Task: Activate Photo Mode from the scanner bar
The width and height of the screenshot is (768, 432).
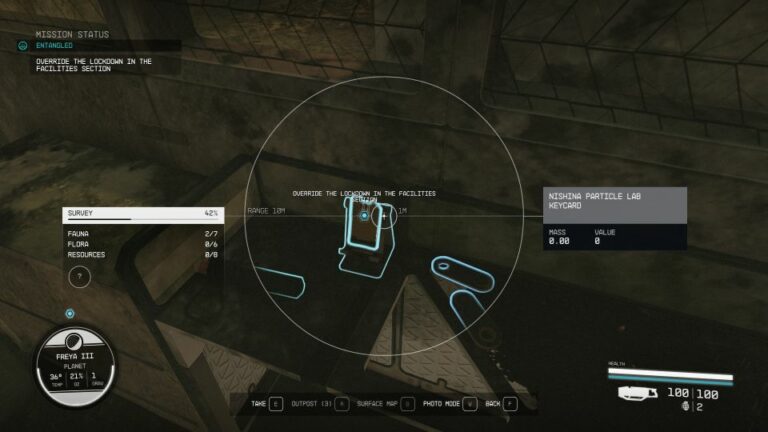Action: click(x=441, y=404)
